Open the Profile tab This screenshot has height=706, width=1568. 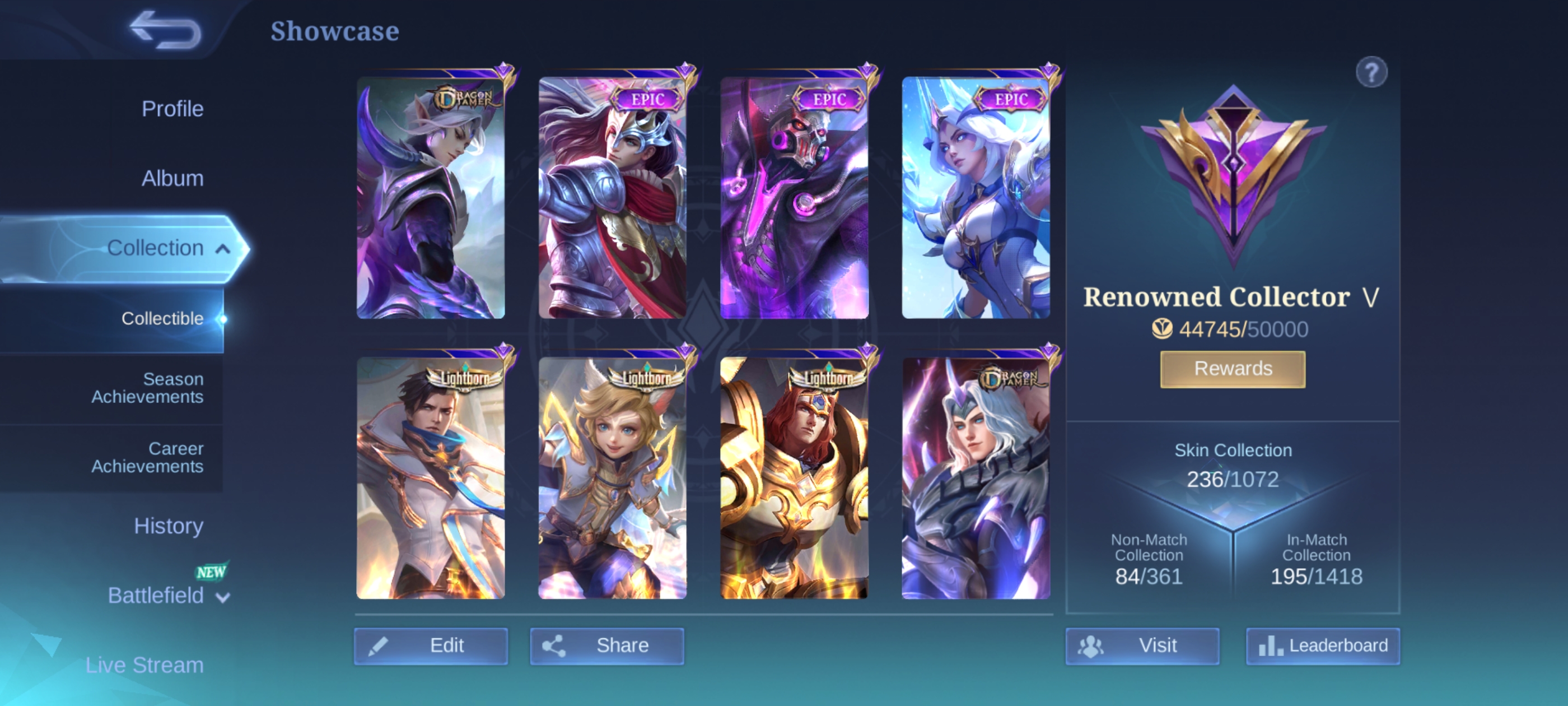(172, 109)
